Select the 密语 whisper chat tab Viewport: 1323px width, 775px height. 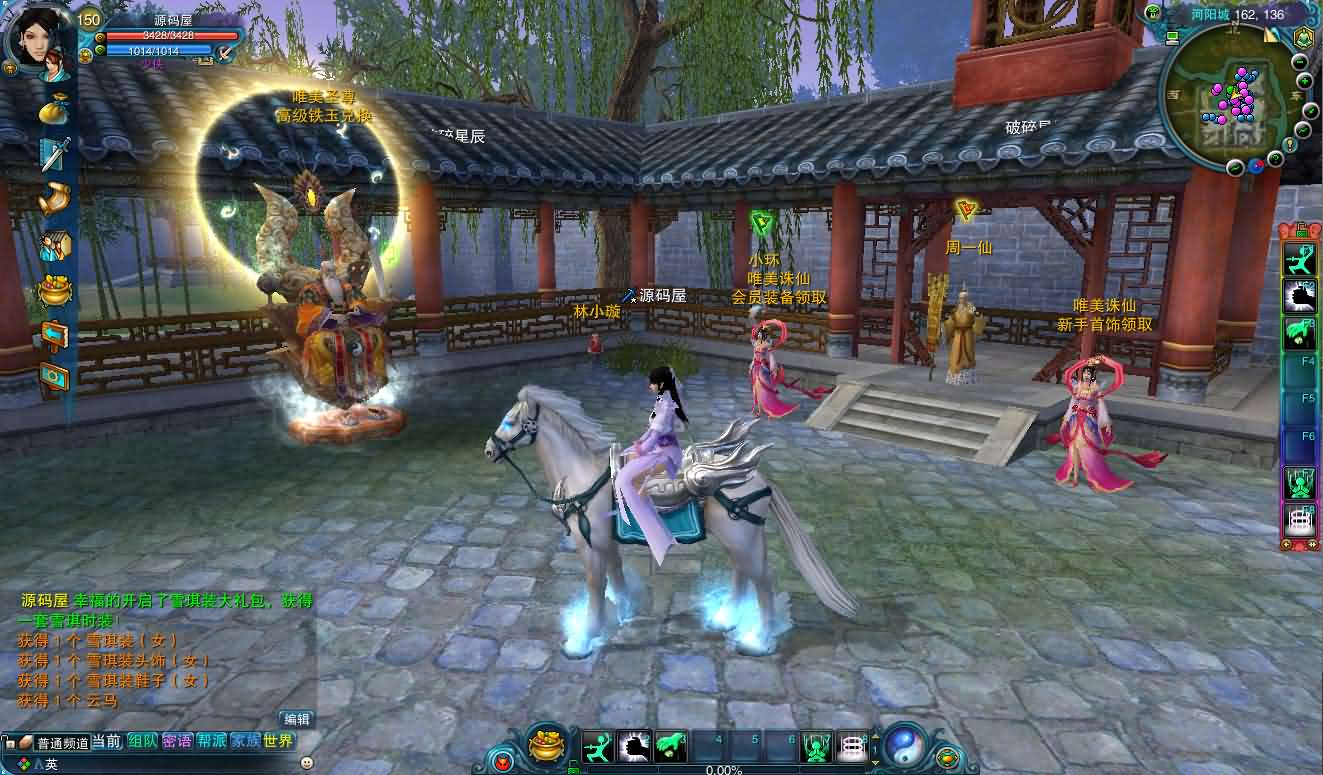coord(176,742)
